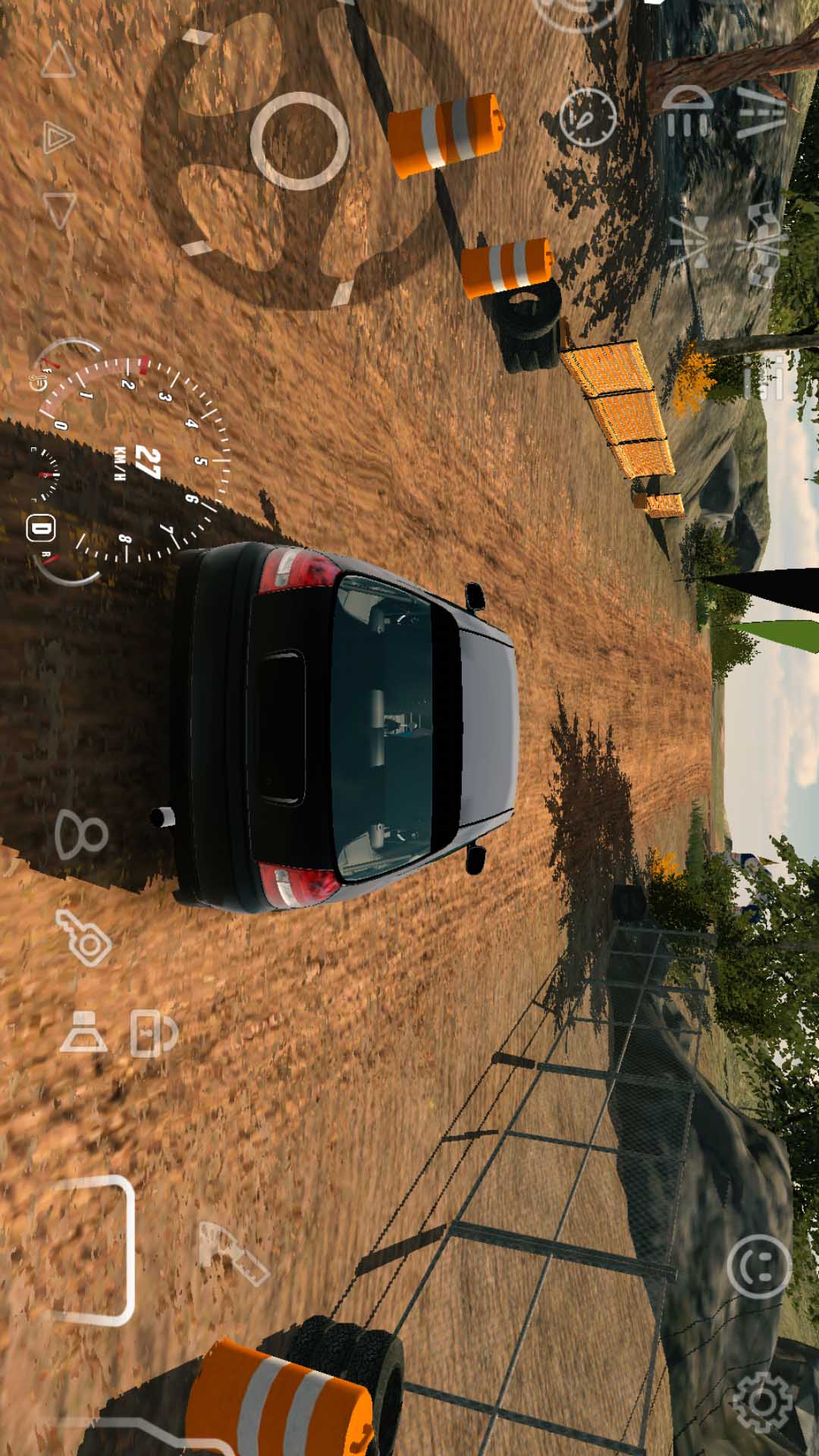
Task: Toggle the engine with the key icon
Action: pyautogui.click(x=84, y=938)
